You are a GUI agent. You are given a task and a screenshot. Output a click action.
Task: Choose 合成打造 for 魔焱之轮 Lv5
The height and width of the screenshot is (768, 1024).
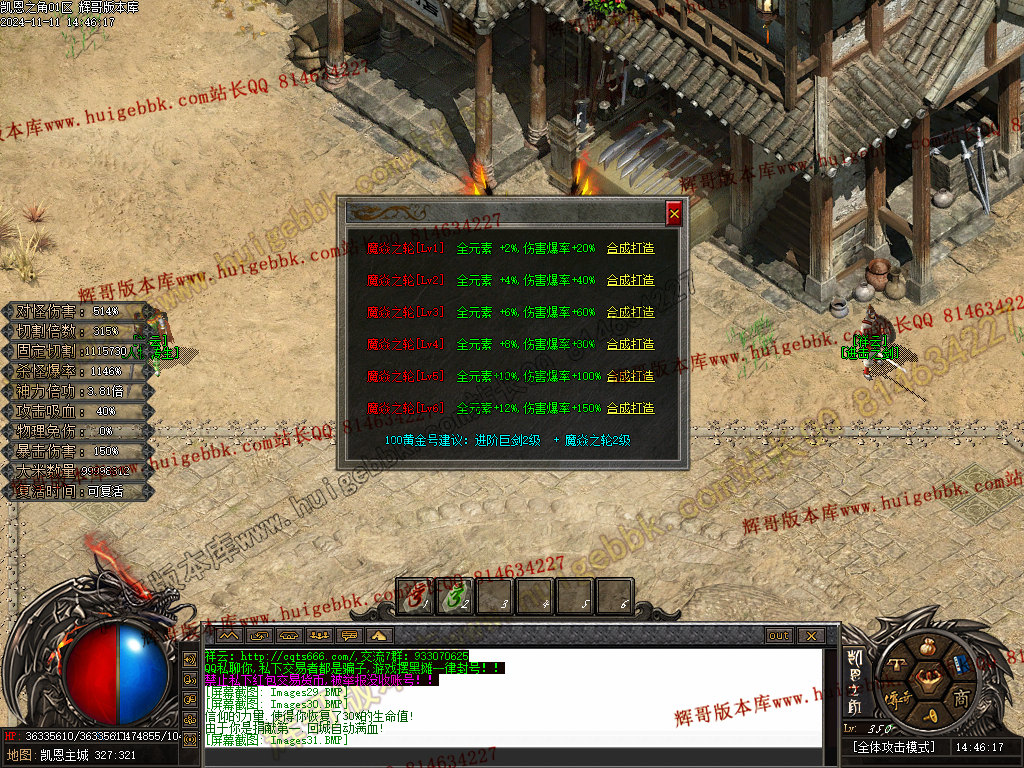pyautogui.click(x=630, y=376)
